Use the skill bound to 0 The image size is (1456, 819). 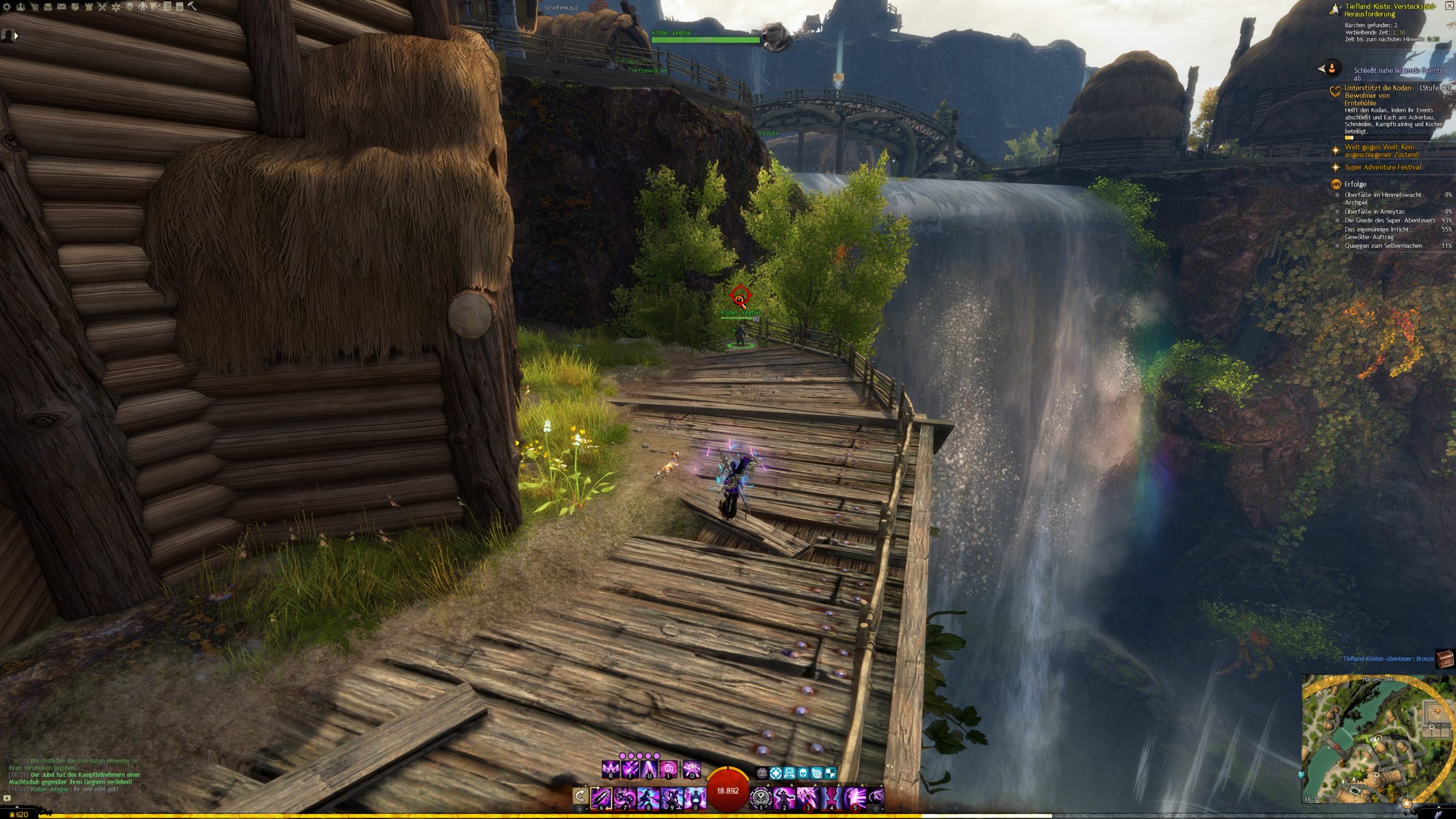pyautogui.click(x=695, y=797)
